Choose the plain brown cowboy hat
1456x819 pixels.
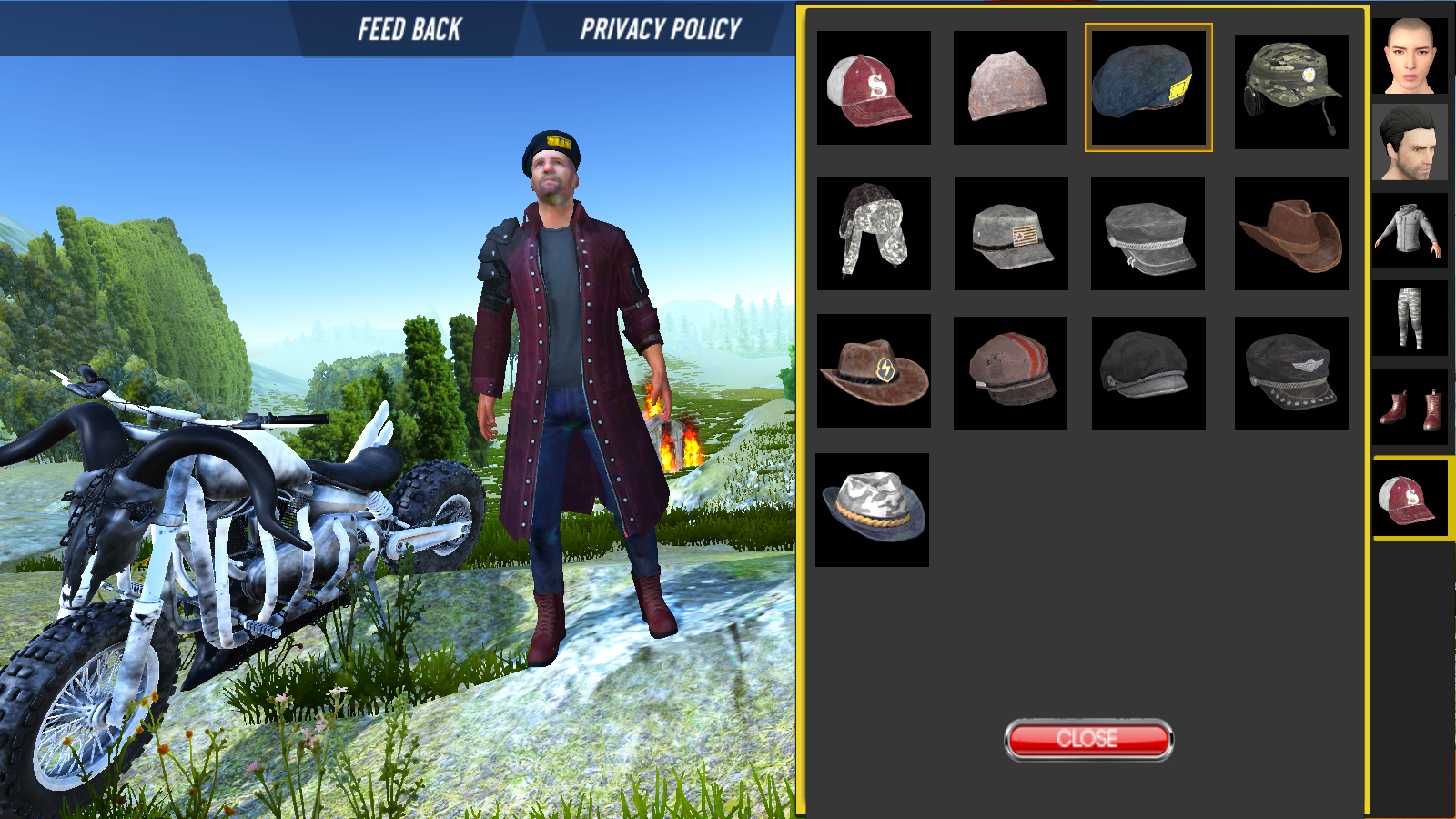(1291, 233)
